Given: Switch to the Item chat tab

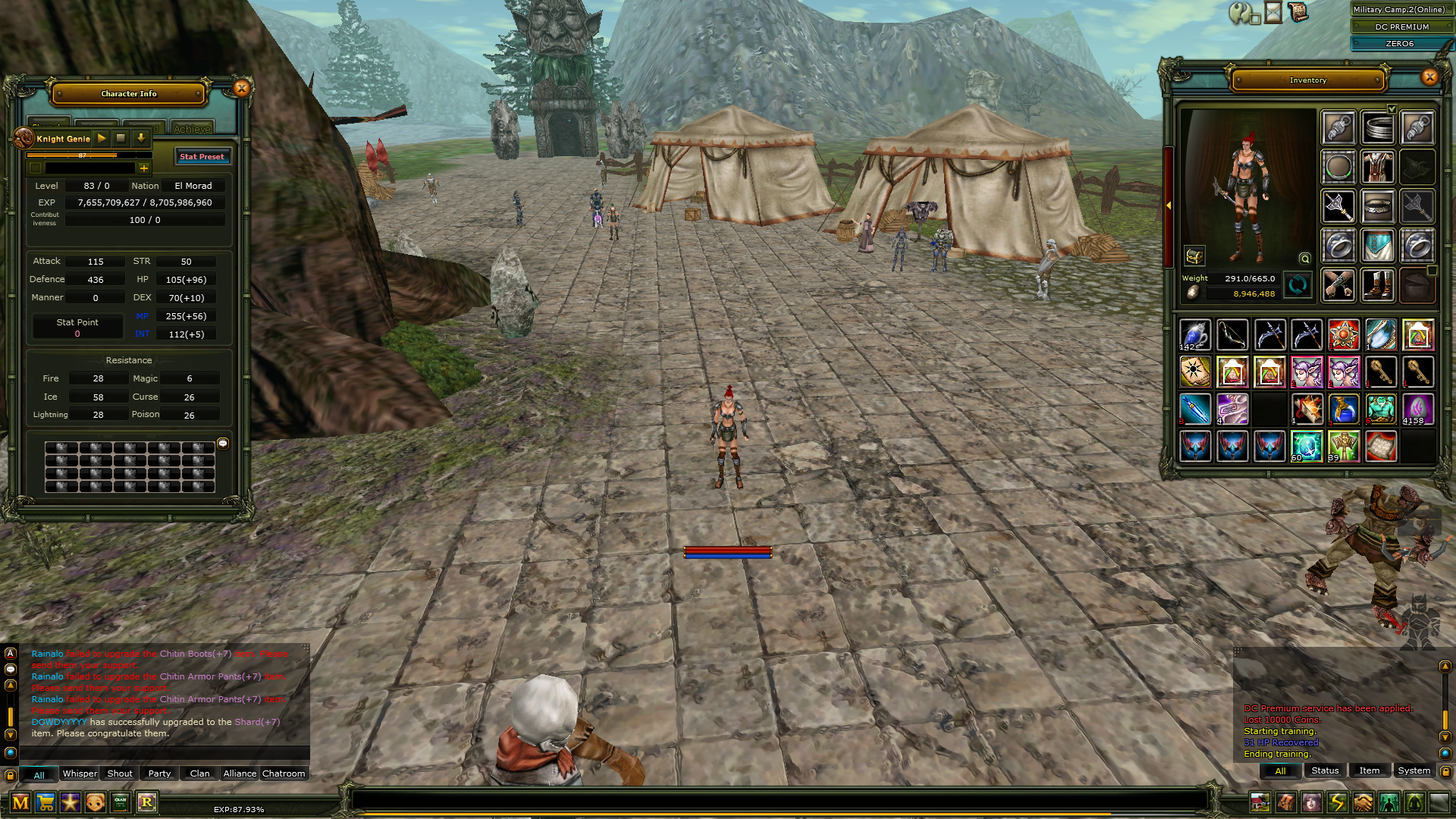Looking at the screenshot, I should coord(1370,770).
